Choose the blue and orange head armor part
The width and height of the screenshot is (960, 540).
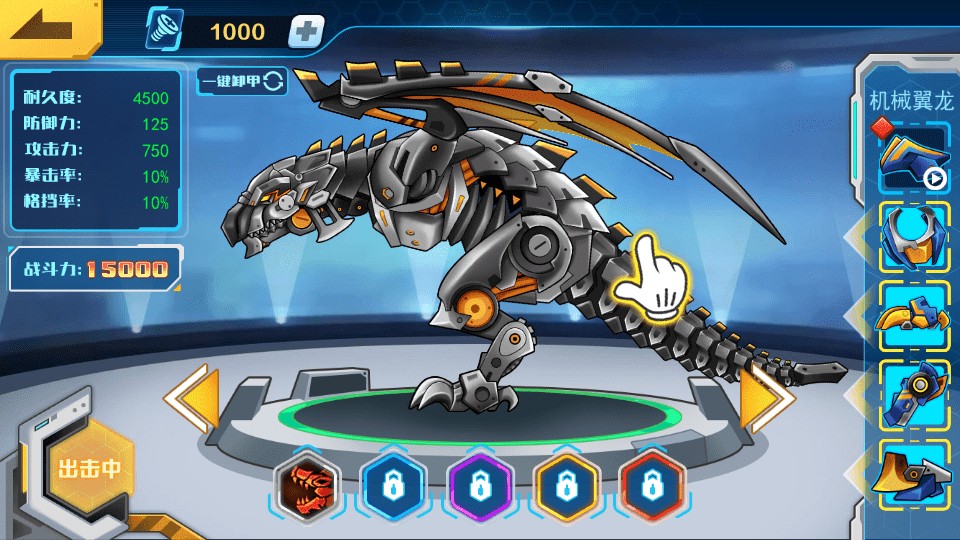click(x=914, y=236)
